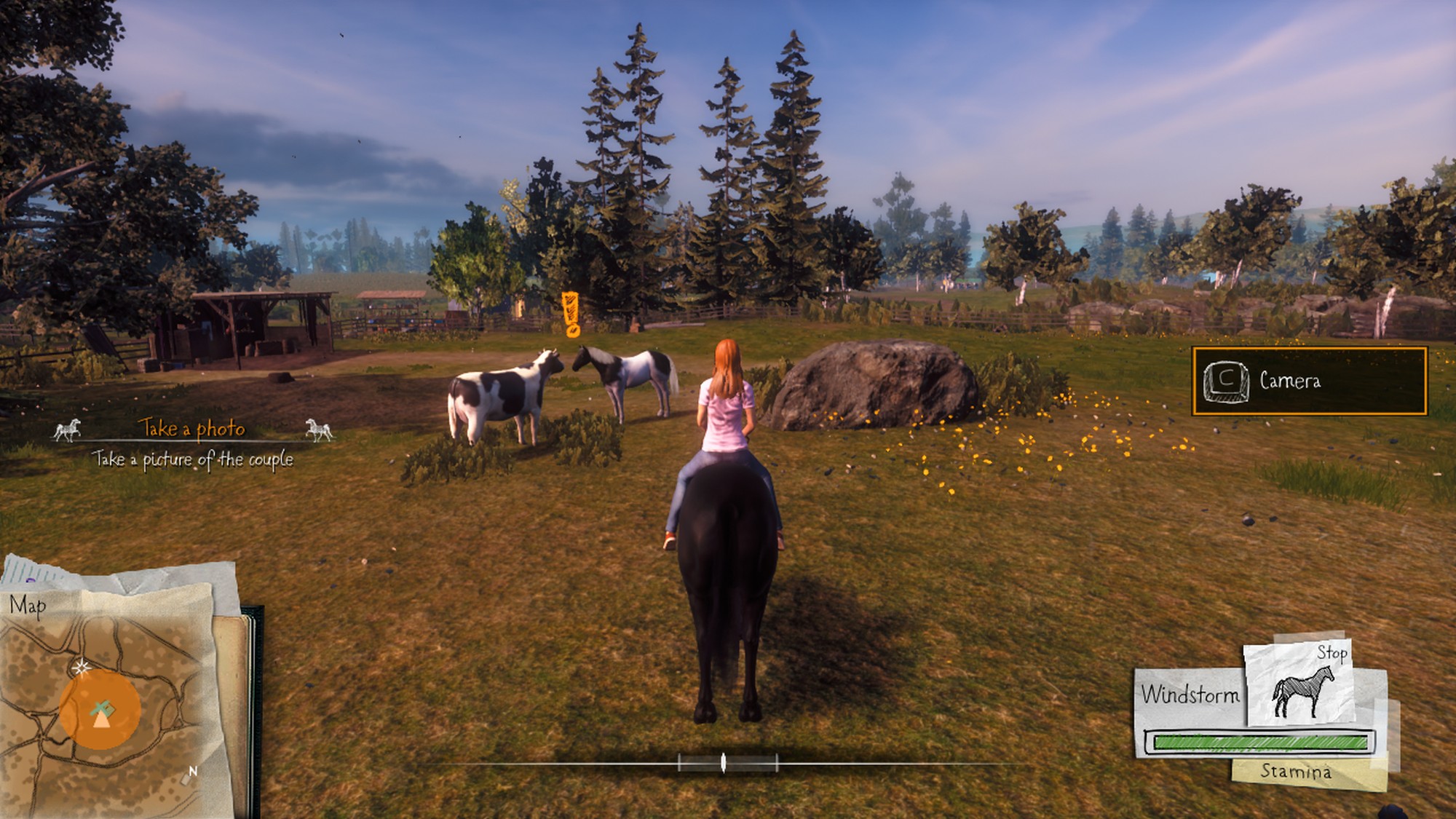The image size is (1456, 819).
Task: Select the Windstorm horse name tag
Action: (x=1190, y=695)
